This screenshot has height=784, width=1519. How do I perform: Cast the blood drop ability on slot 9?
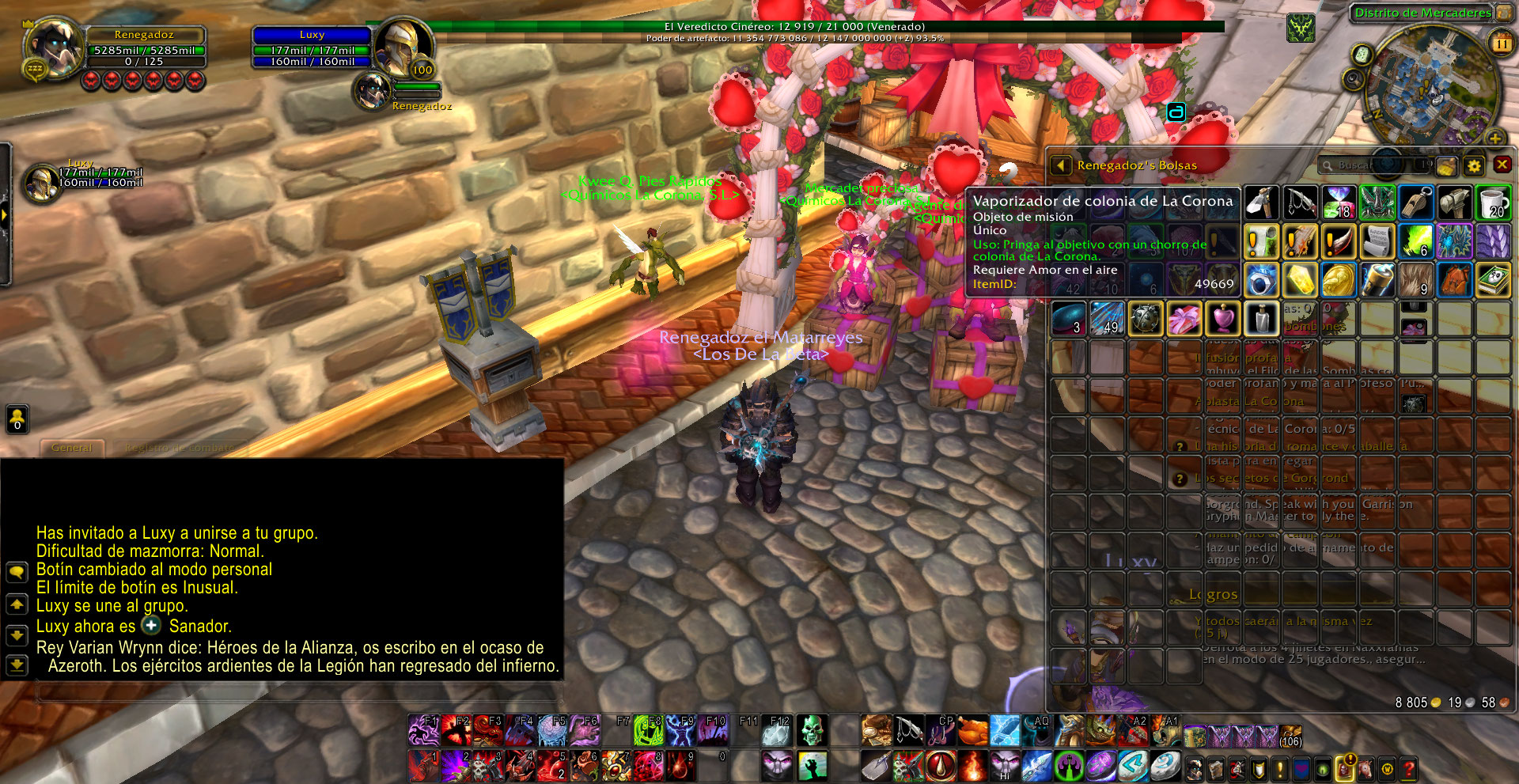(680, 766)
